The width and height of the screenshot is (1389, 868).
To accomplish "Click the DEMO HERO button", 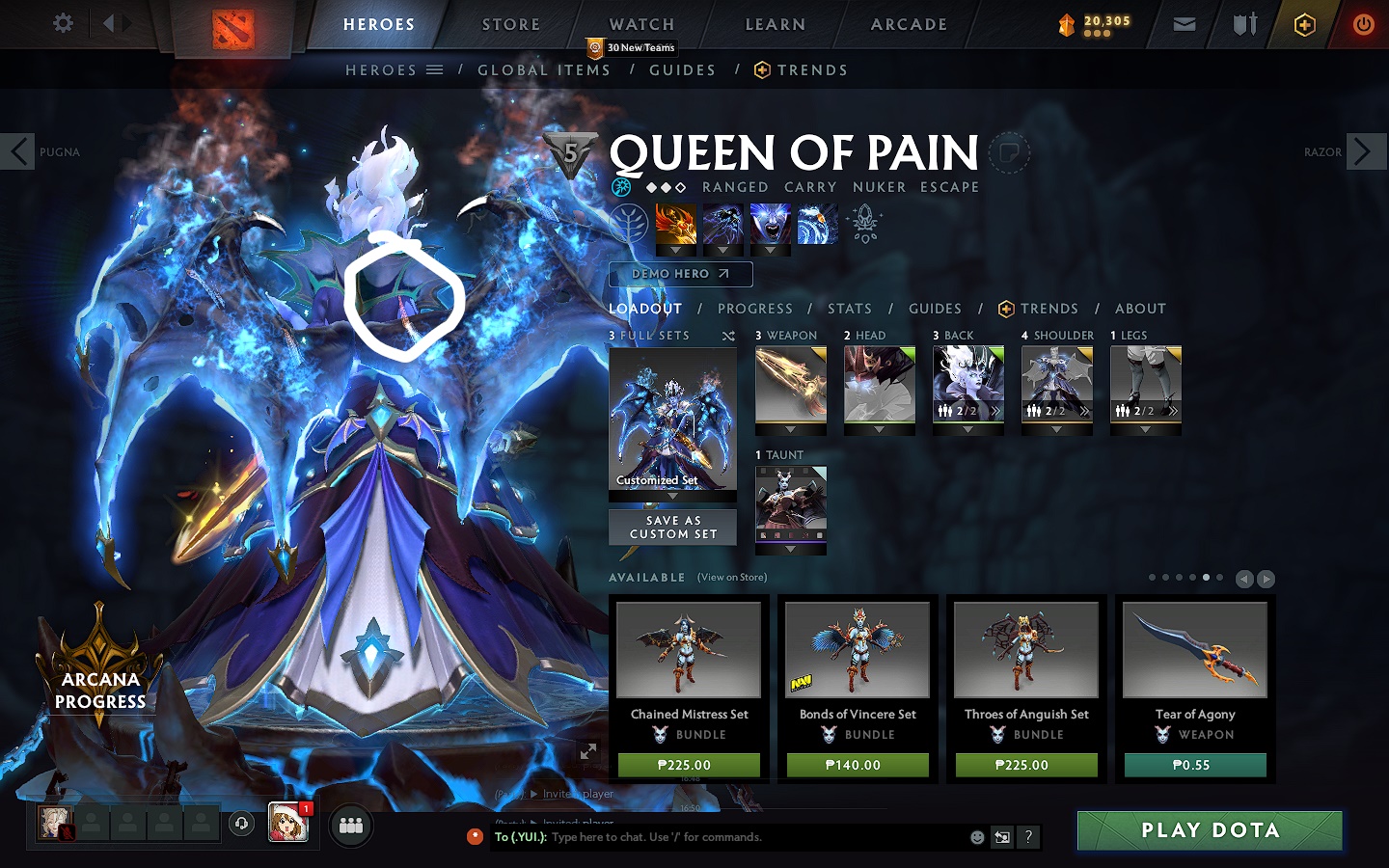I will click(x=680, y=274).
